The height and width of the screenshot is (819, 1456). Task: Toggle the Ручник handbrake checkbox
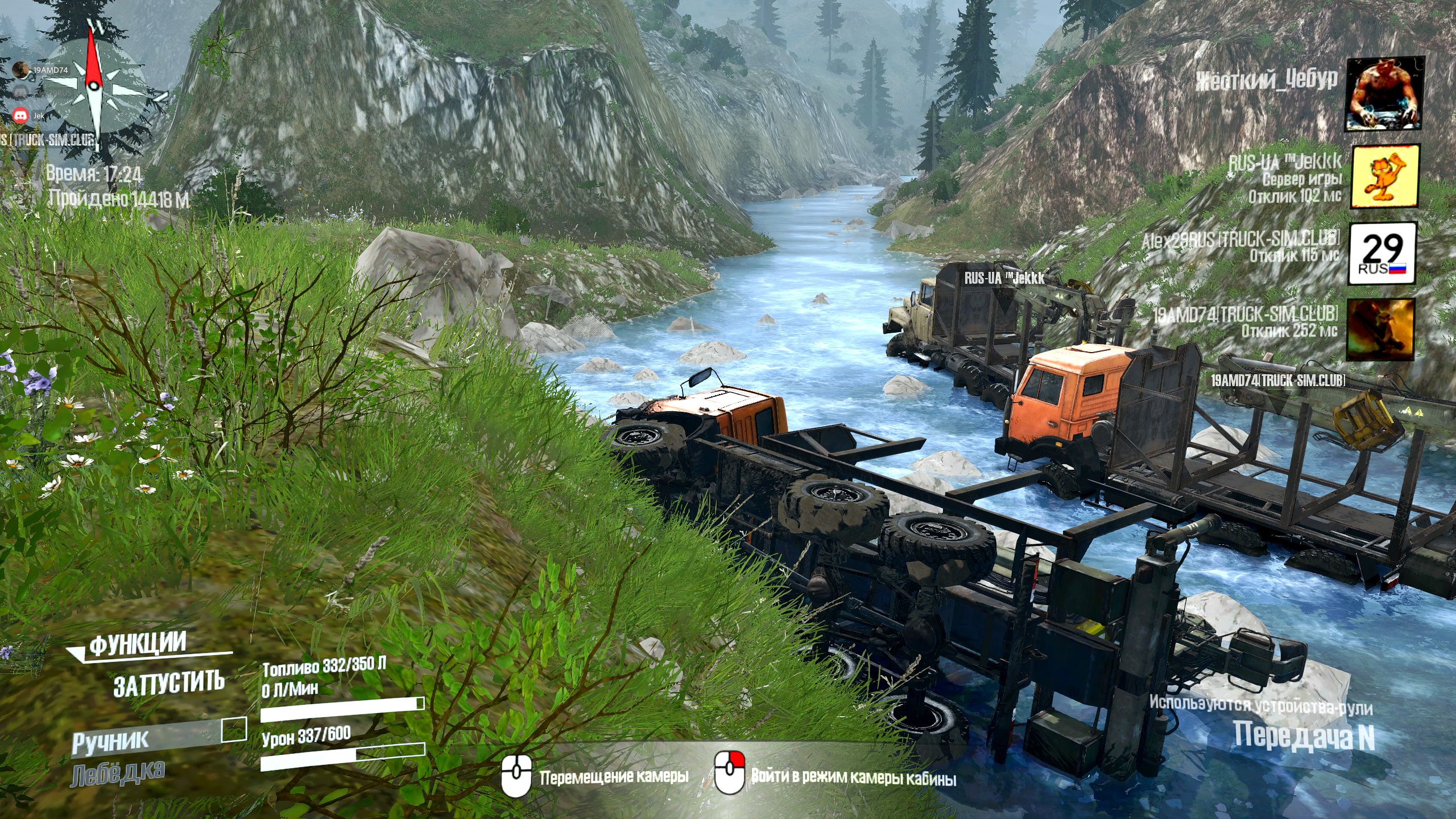coord(233,730)
